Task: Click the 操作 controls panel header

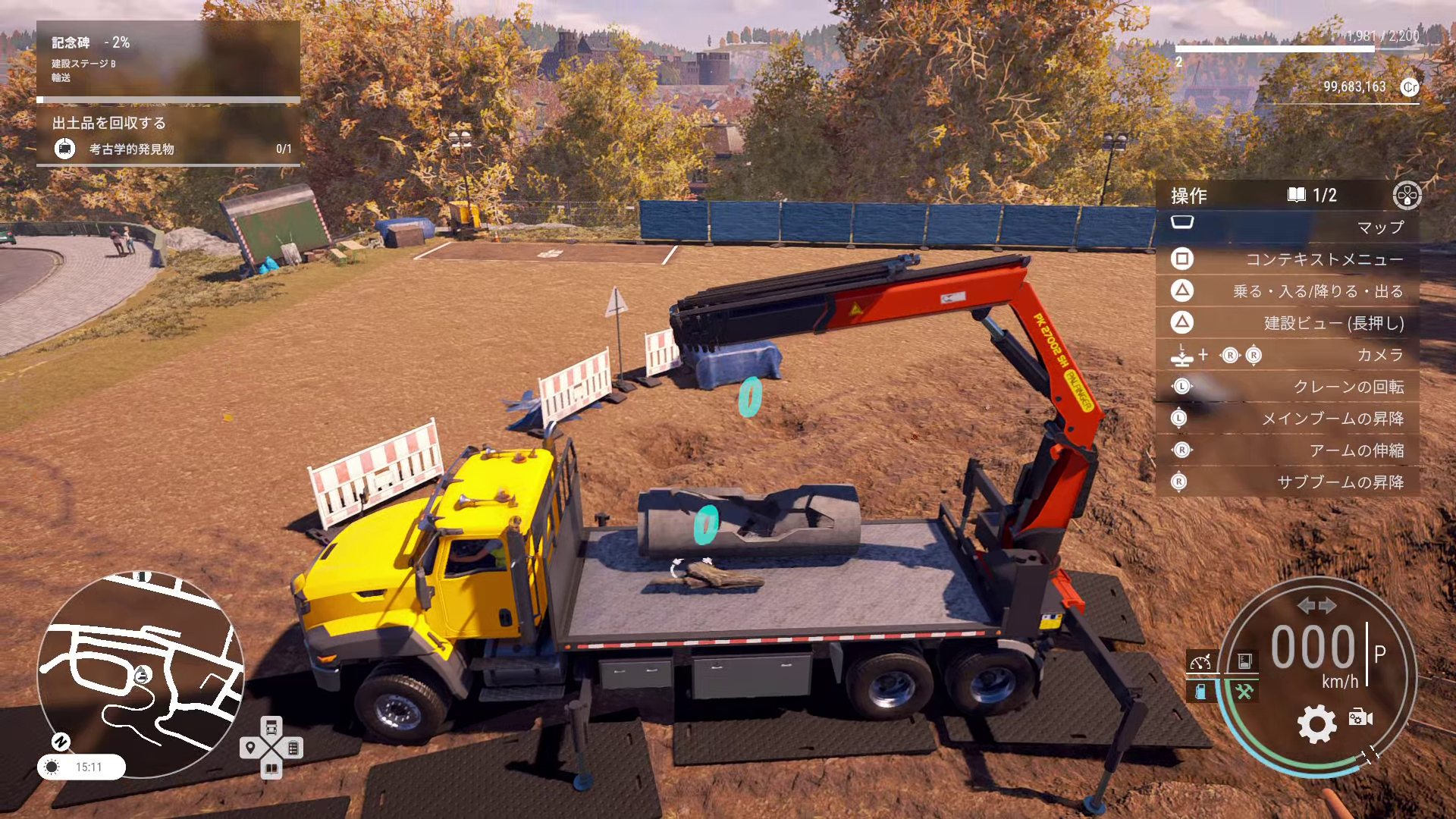Action: pyautogui.click(x=1189, y=196)
